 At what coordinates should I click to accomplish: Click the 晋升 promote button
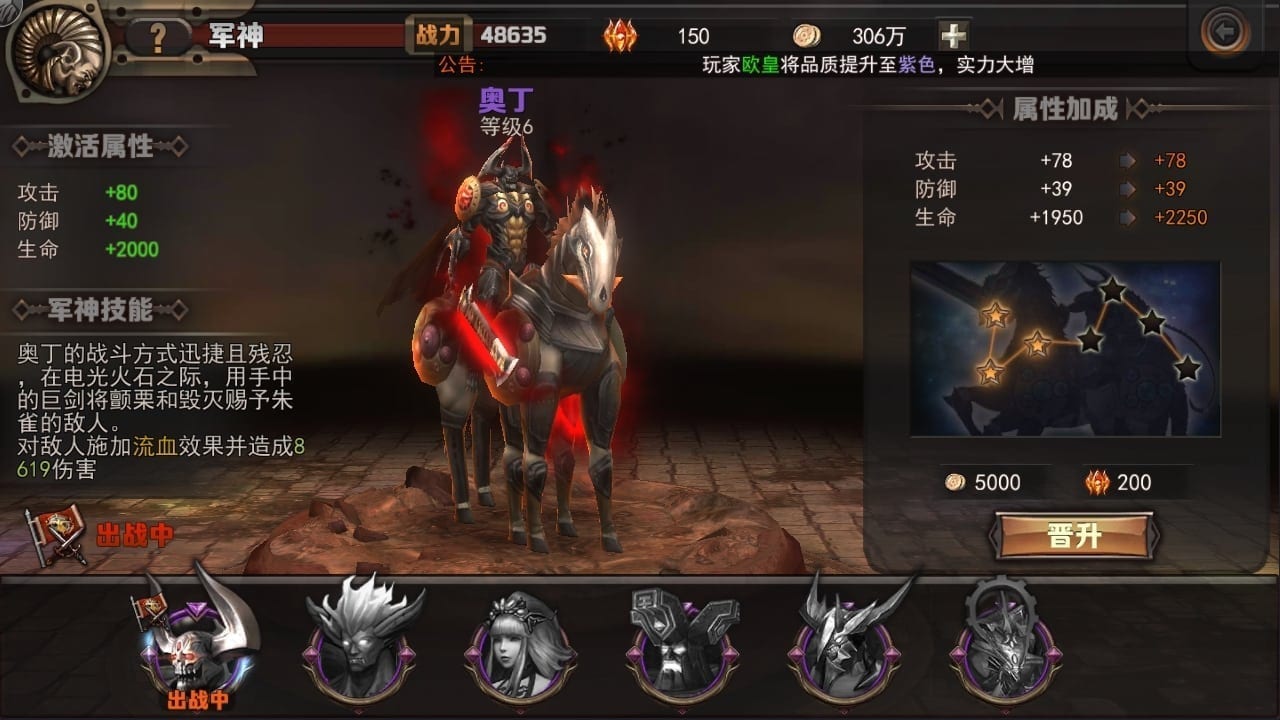point(1074,536)
